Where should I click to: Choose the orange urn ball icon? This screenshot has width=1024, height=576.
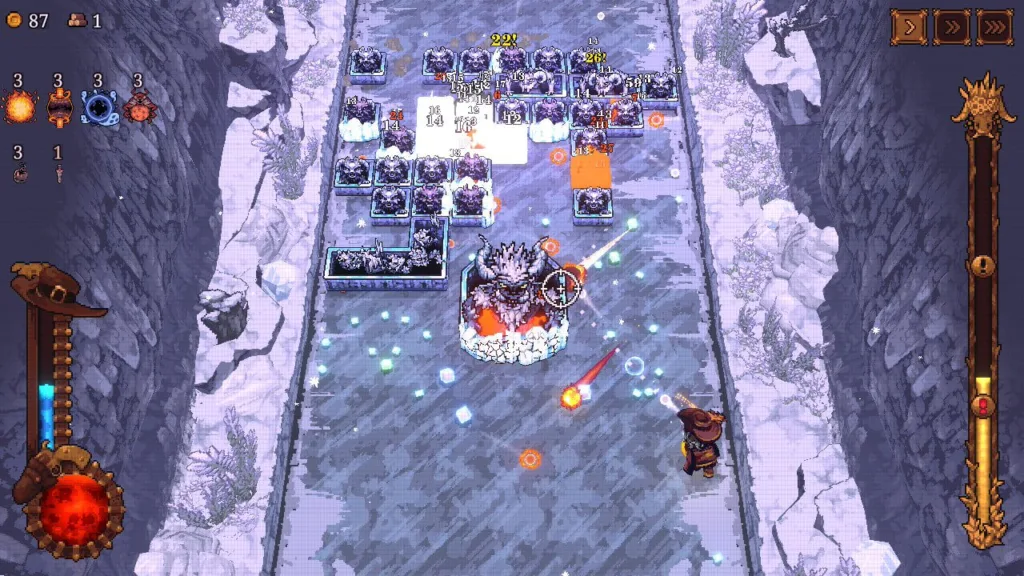coord(59,106)
